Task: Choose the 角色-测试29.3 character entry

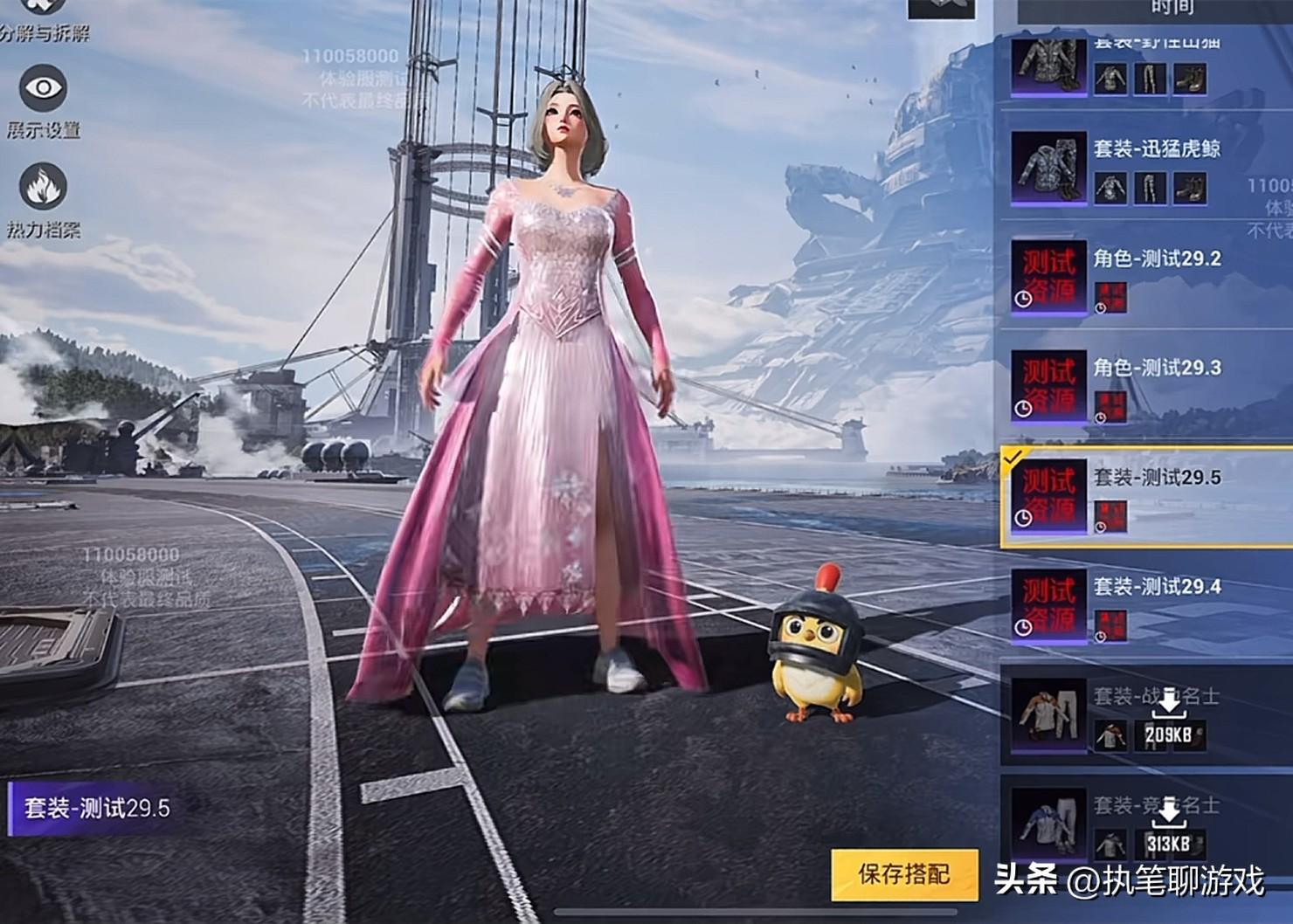Action: click(x=1144, y=386)
